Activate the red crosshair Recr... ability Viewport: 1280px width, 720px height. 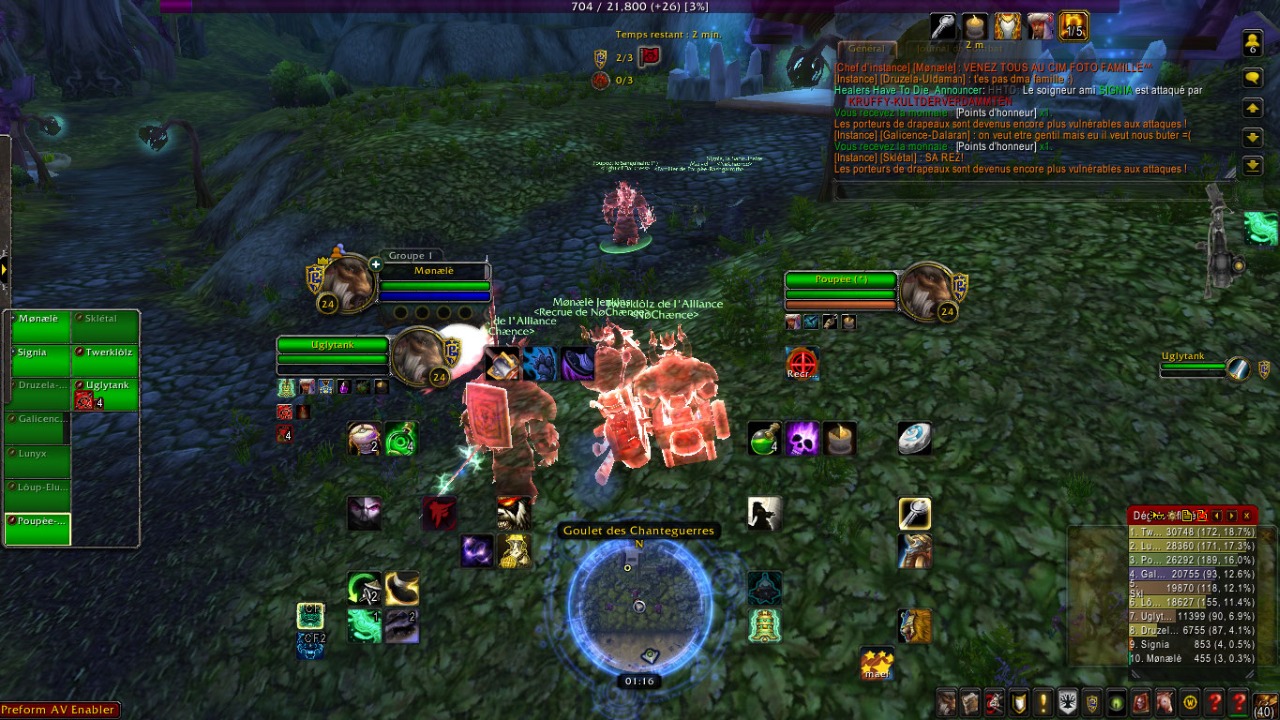pos(801,363)
